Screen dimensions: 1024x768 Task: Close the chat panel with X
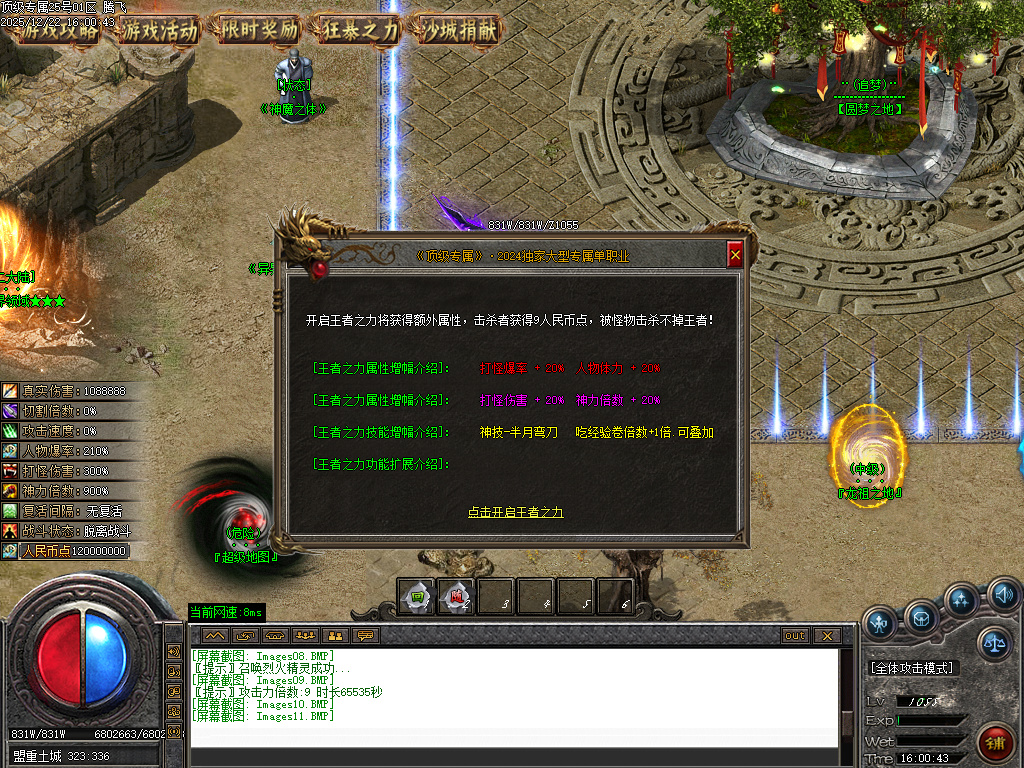click(826, 635)
